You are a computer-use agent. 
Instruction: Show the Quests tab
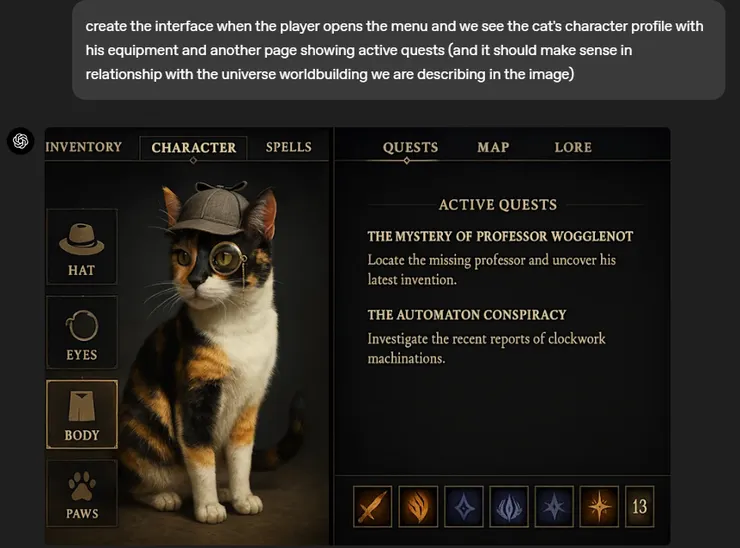[410, 147]
